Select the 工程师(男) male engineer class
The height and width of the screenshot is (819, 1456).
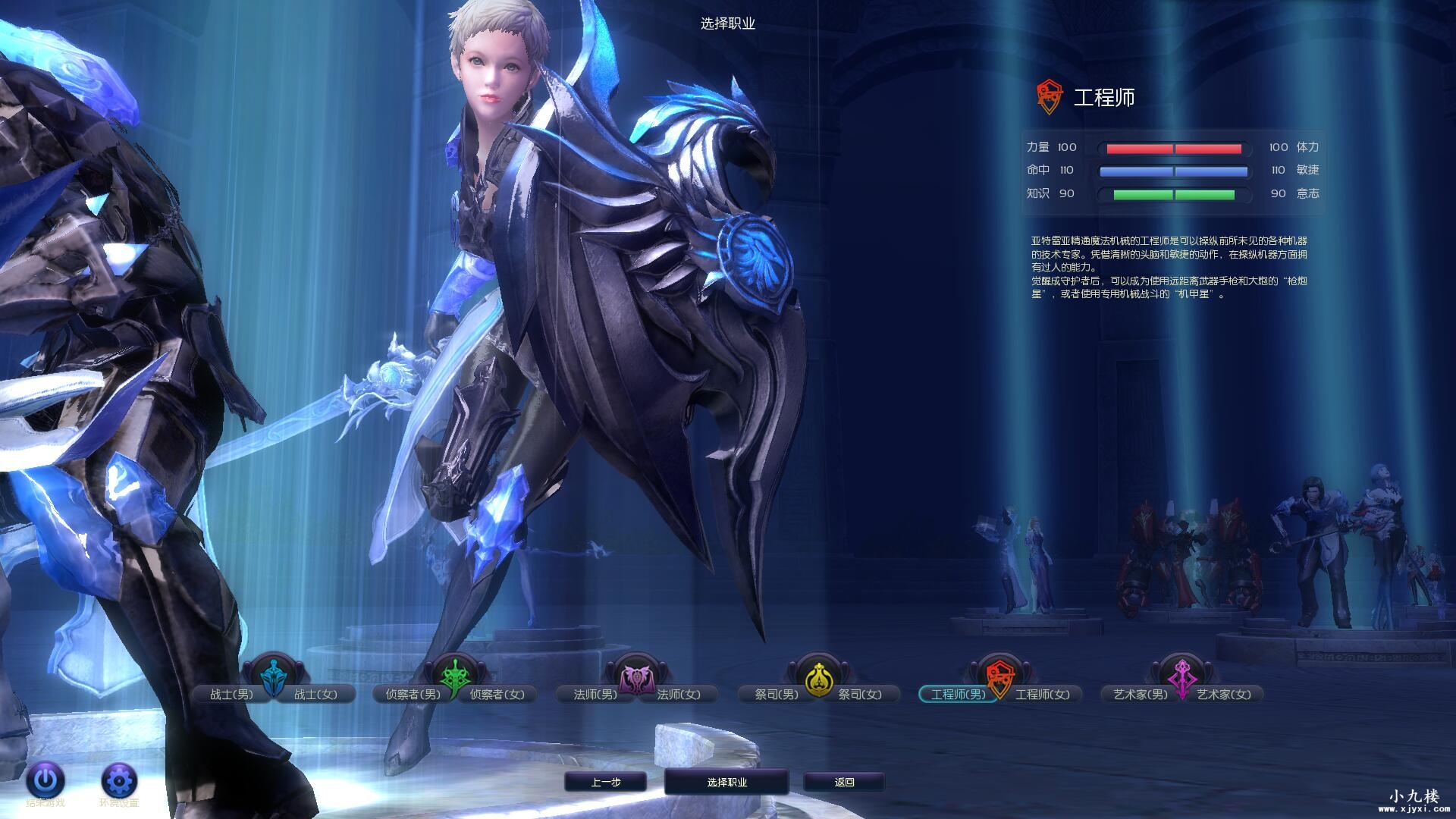tap(958, 694)
